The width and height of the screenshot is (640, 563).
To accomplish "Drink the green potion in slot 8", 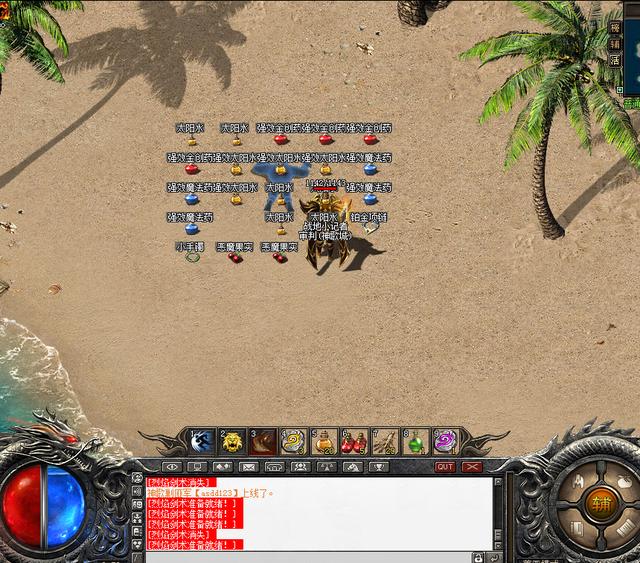I will click(x=415, y=441).
